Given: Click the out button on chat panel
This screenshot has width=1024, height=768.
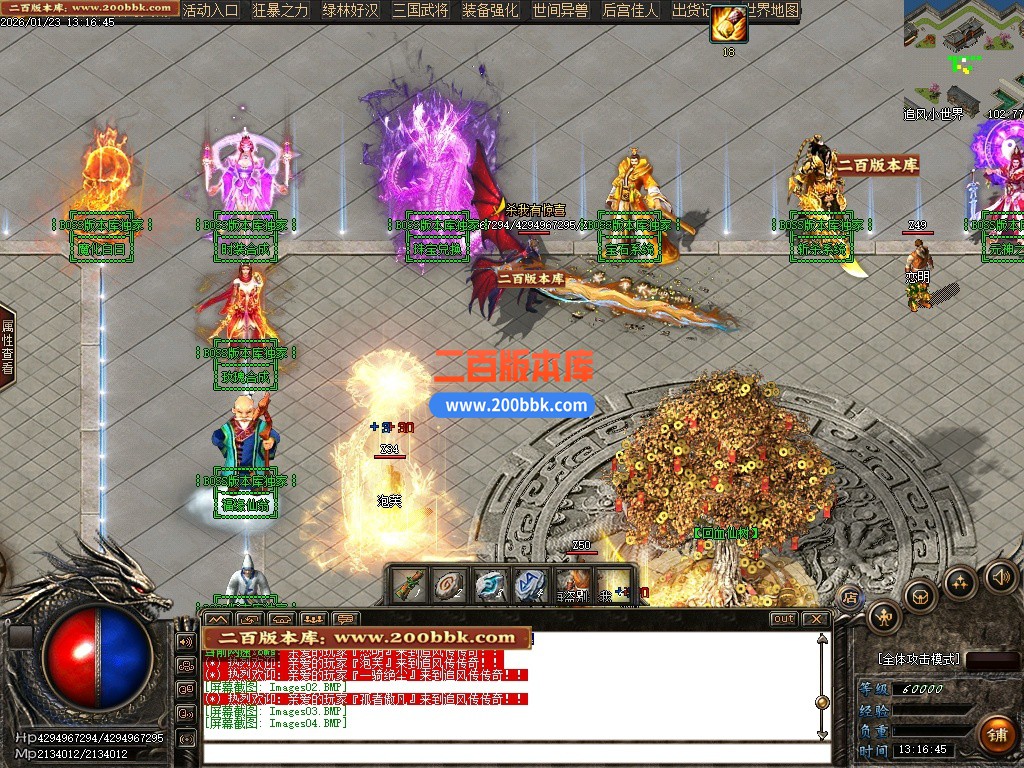Looking at the screenshot, I should coord(783,619).
